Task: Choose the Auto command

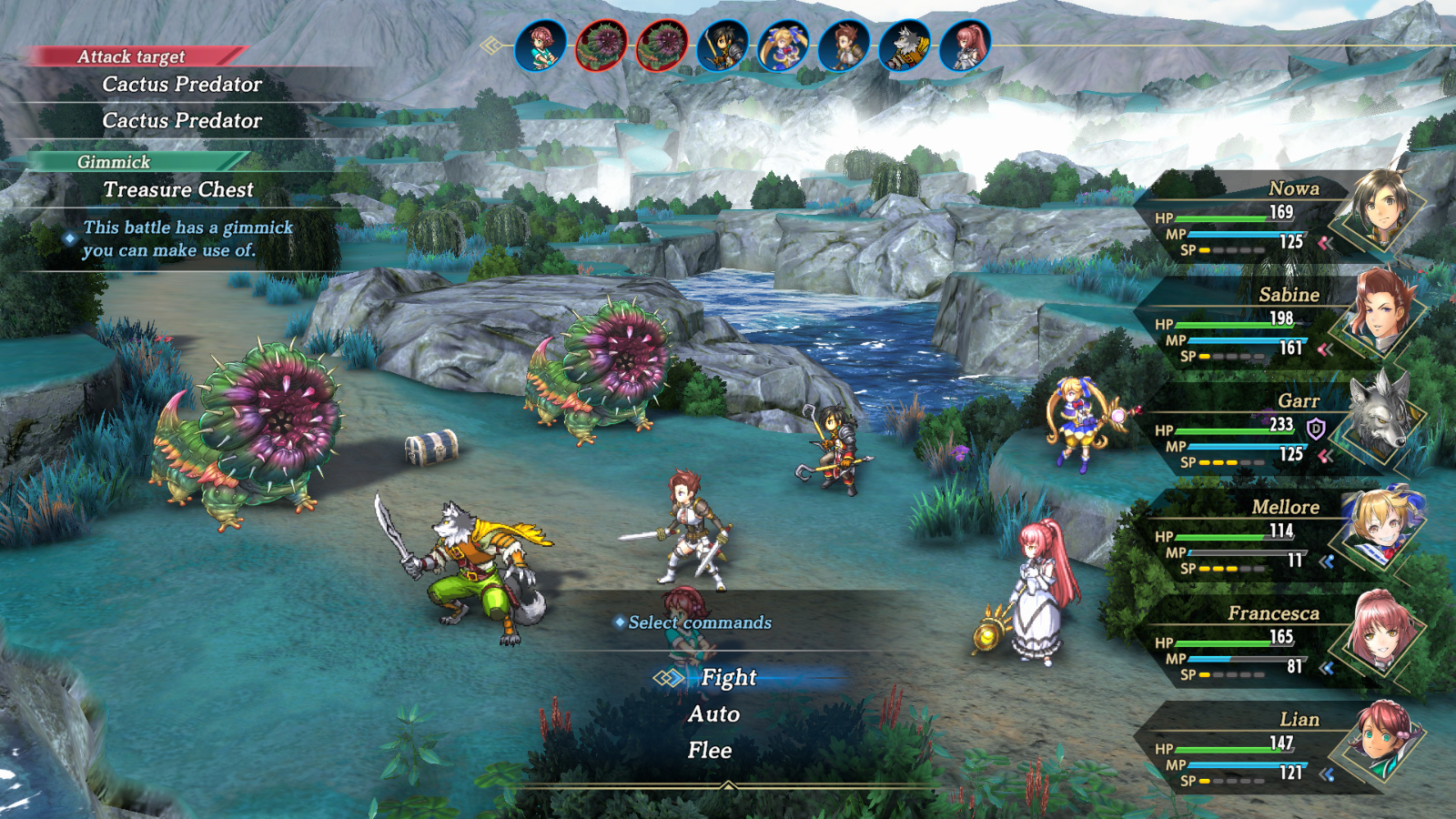Action: (x=713, y=714)
